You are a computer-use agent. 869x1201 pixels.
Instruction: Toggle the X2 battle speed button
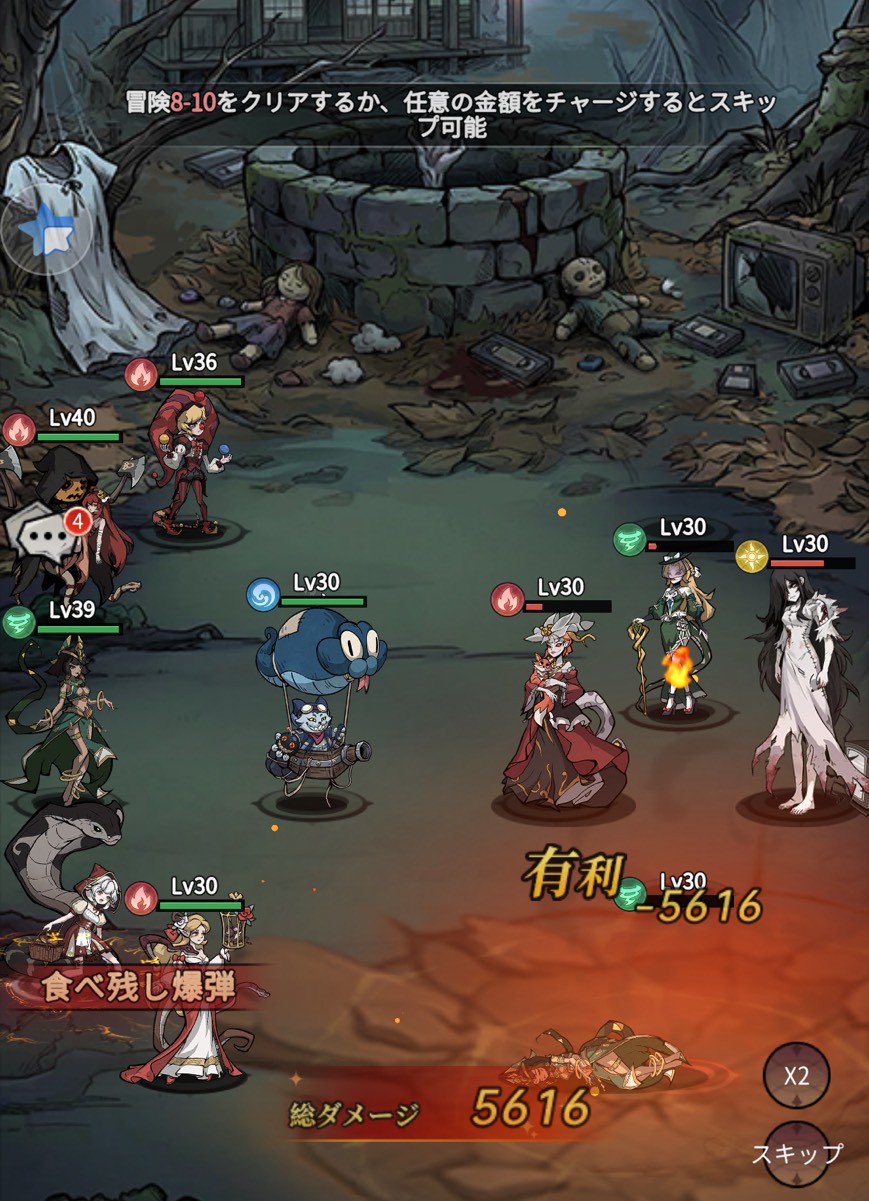tap(796, 1076)
